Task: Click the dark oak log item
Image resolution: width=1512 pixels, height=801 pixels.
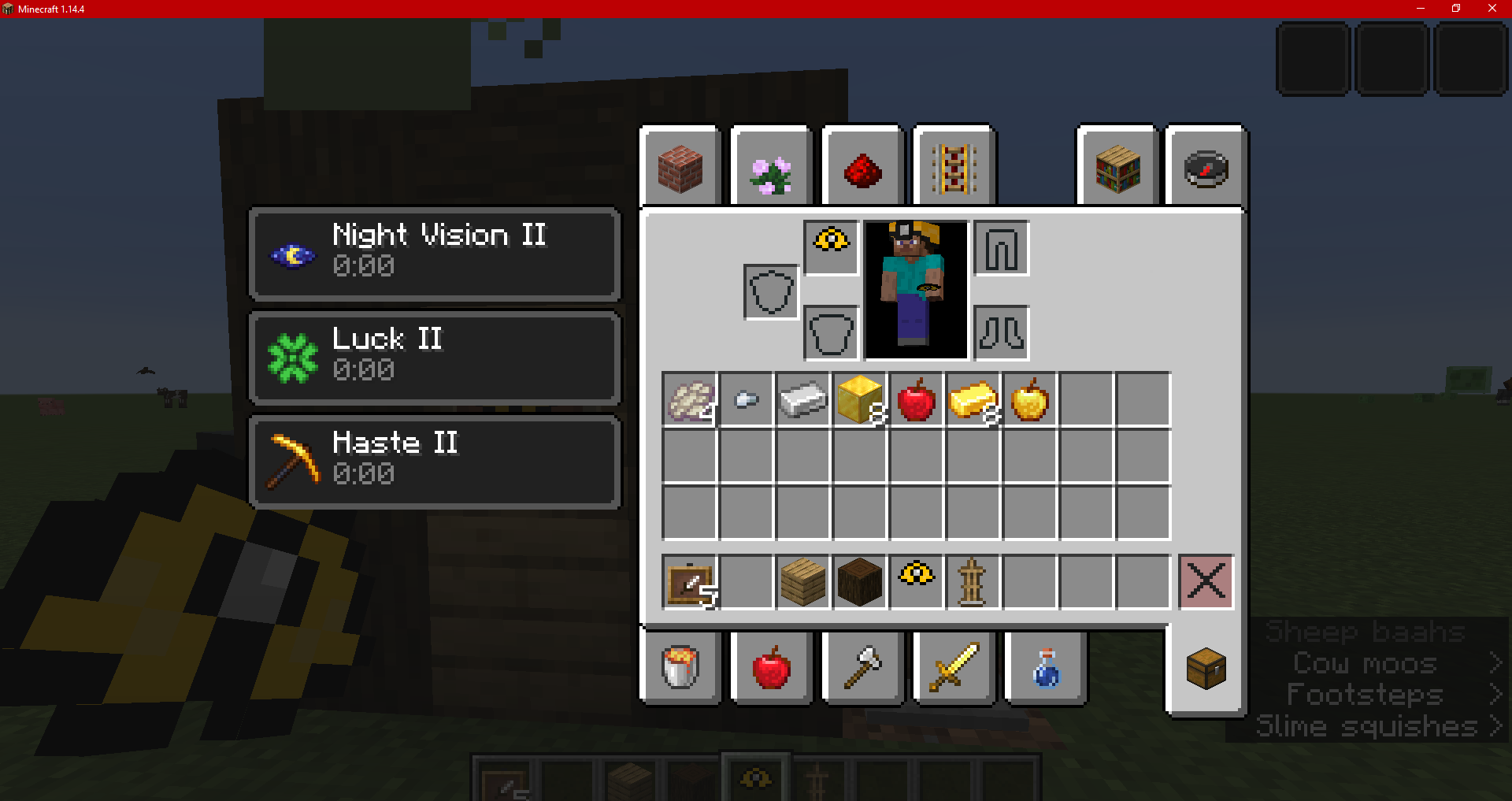Action: click(x=859, y=582)
